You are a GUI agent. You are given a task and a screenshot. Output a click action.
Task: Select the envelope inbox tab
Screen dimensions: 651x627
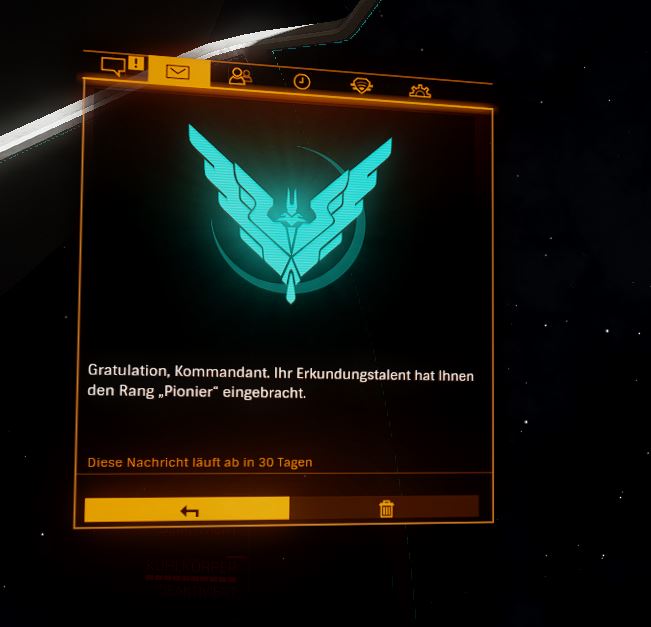click(178, 73)
